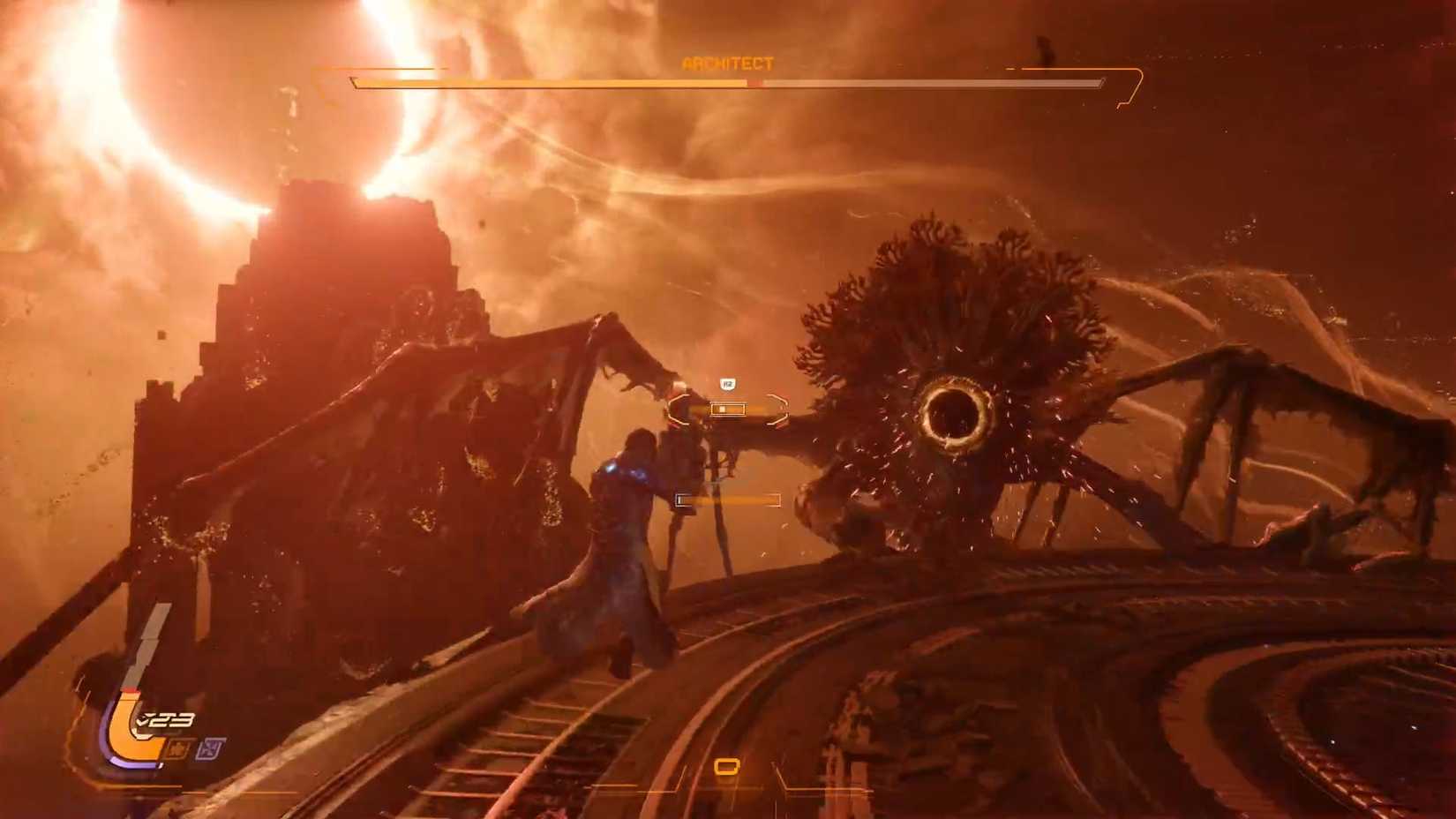Click the grenade item icon near the ammo counter
1456x819 pixels.
(176, 748)
